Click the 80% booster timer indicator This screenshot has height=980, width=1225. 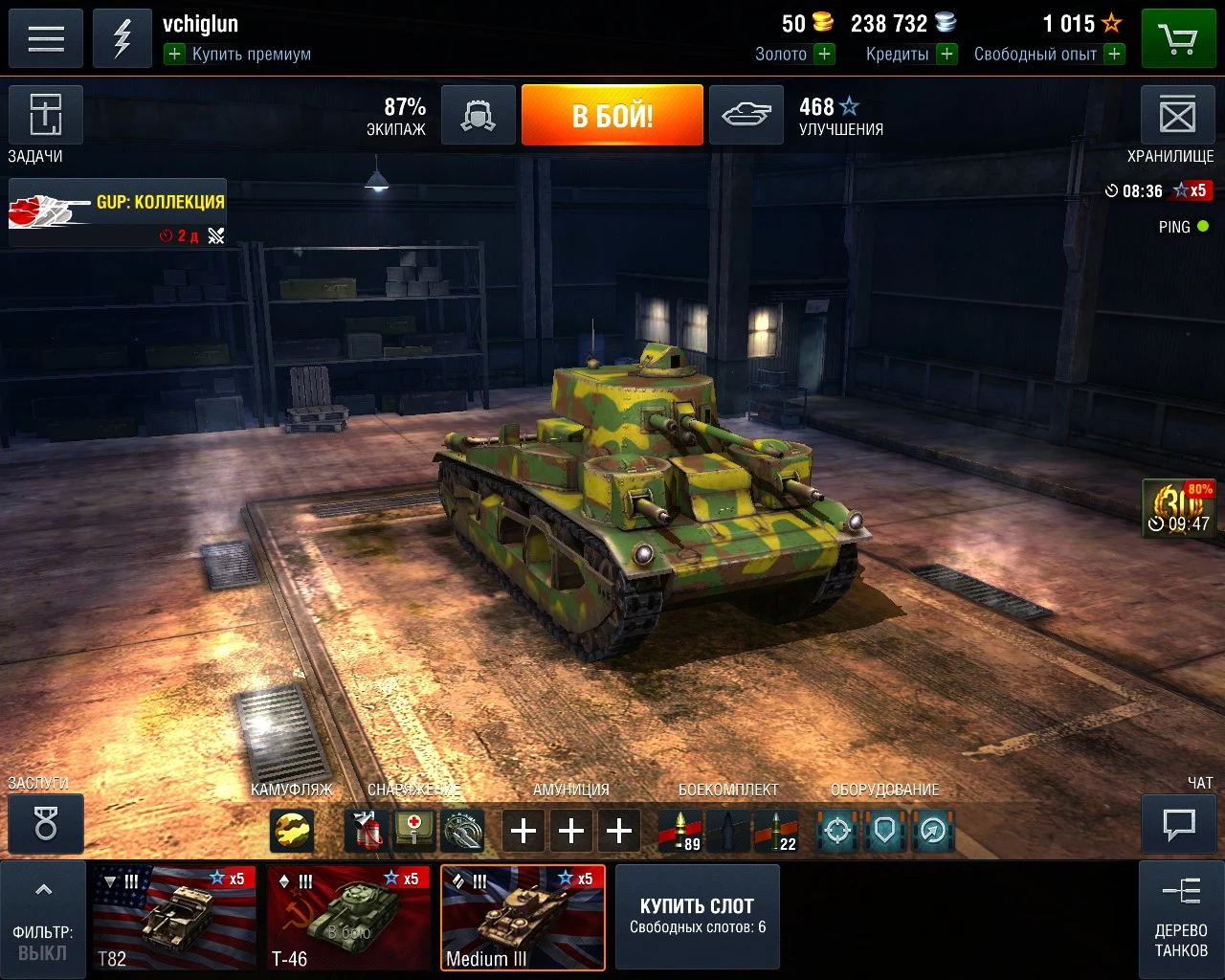(1179, 507)
